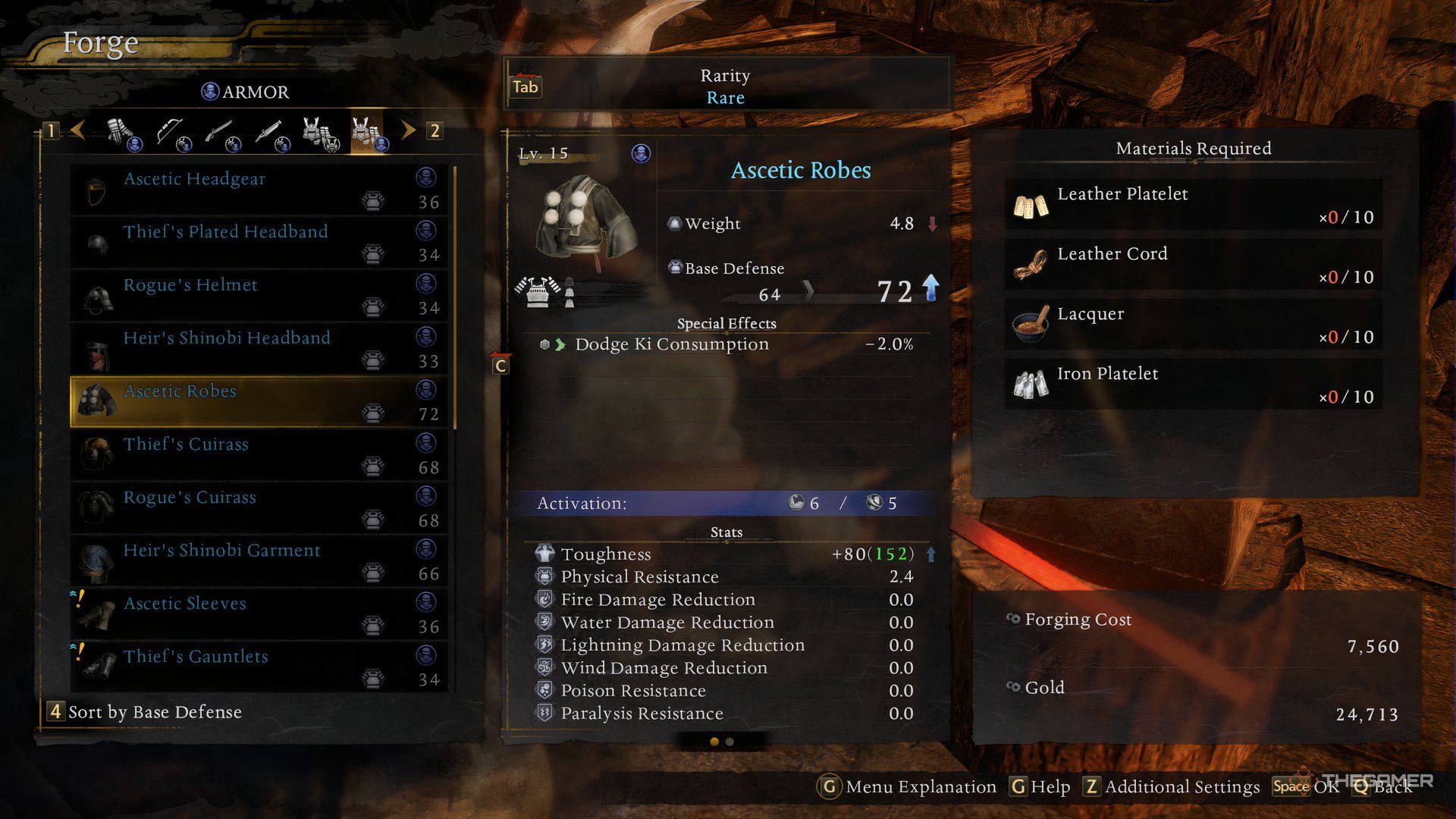Choose Thief's Plated Headband to forge

click(x=258, y=242)
